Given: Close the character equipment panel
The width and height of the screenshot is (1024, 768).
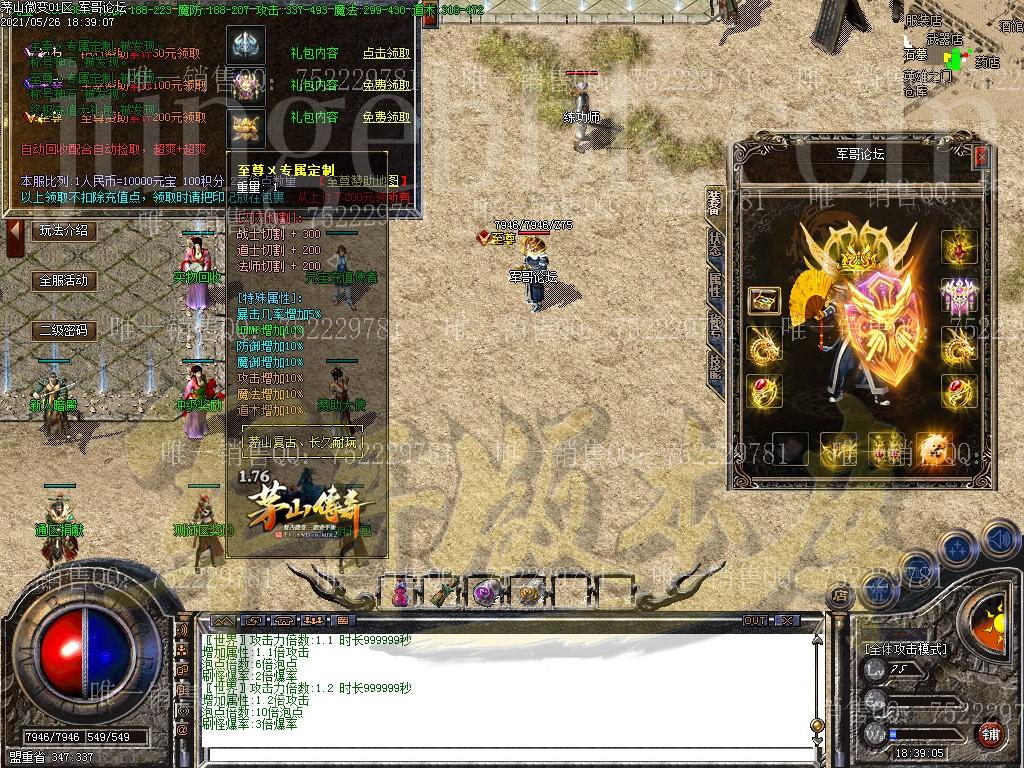Looking at the screenshot, I should click(981, 157).
